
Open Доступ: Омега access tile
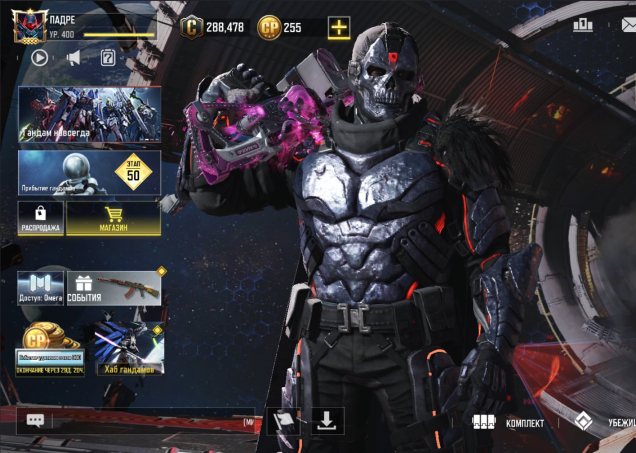[40, 287]
